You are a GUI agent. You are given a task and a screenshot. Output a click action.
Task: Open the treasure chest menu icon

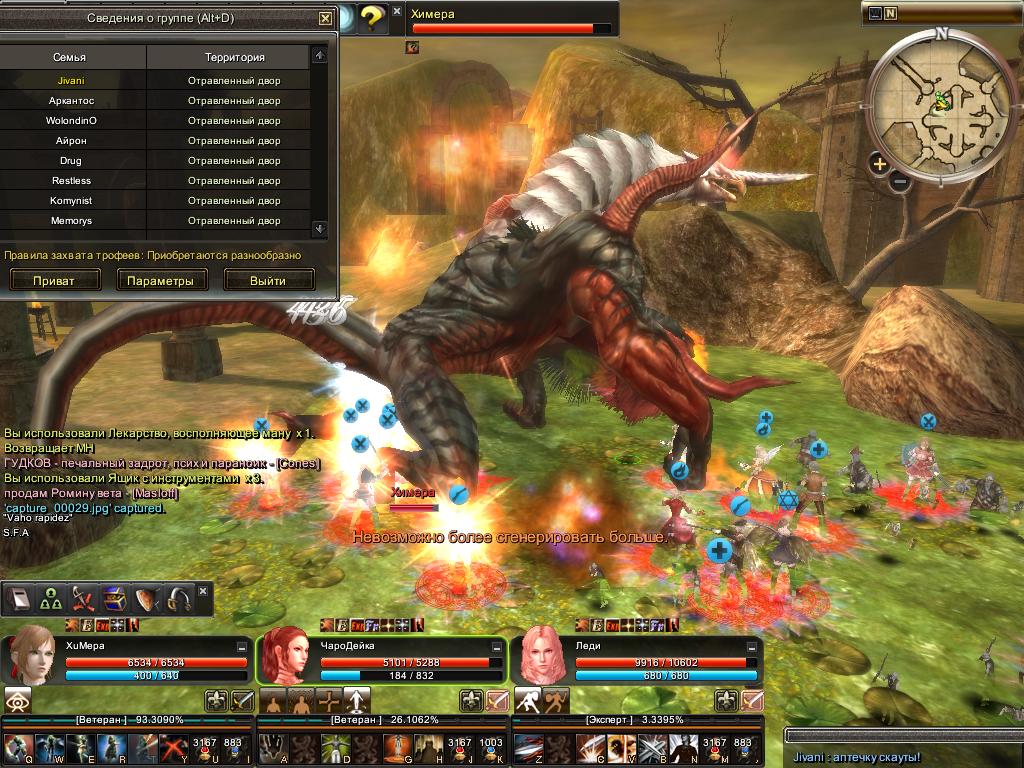coord(114,598)
